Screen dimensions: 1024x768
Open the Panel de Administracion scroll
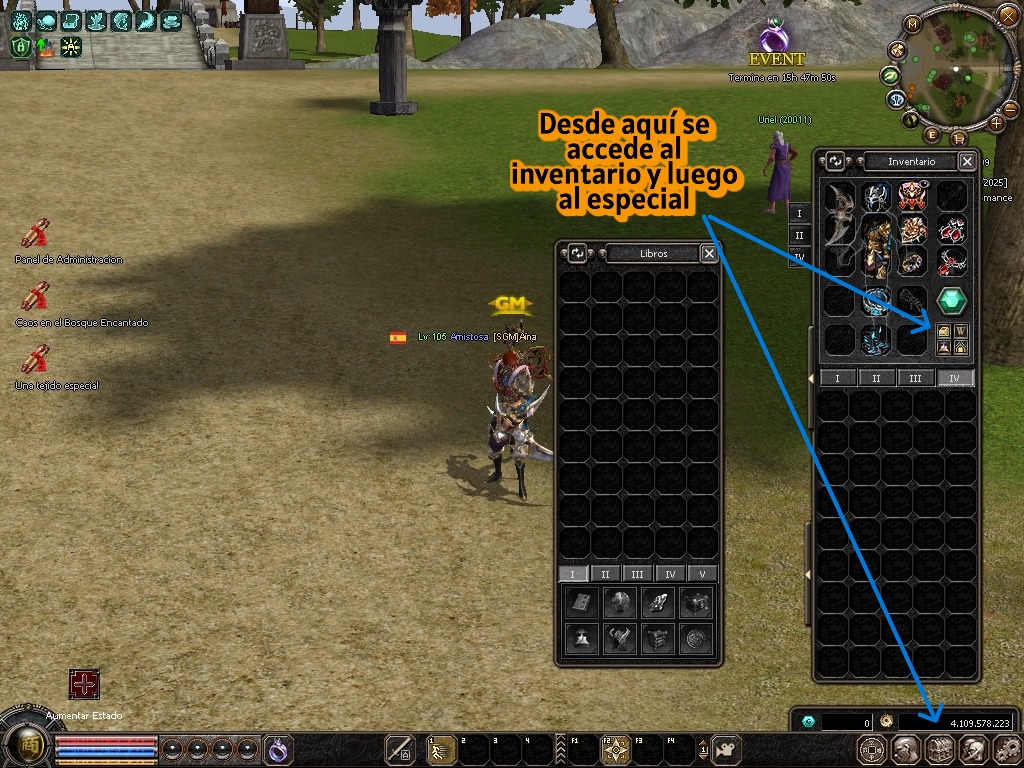(37, 234)
